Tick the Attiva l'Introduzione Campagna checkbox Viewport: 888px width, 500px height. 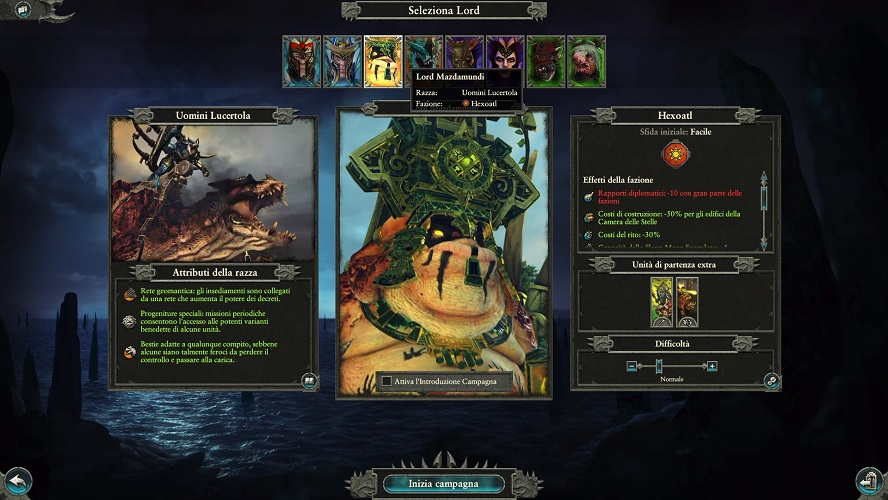(387, 381)
